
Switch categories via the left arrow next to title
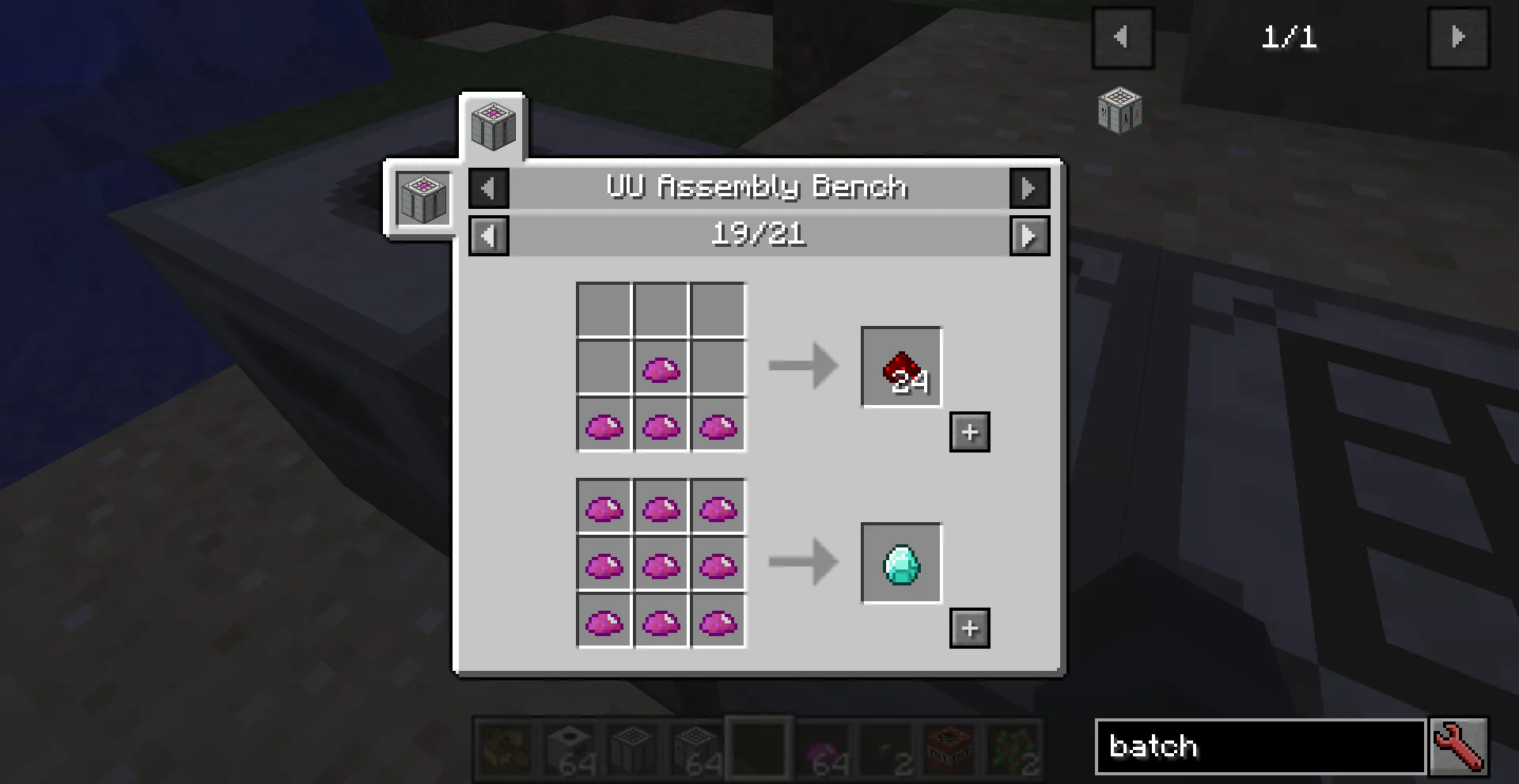click(x=488, y=187)
